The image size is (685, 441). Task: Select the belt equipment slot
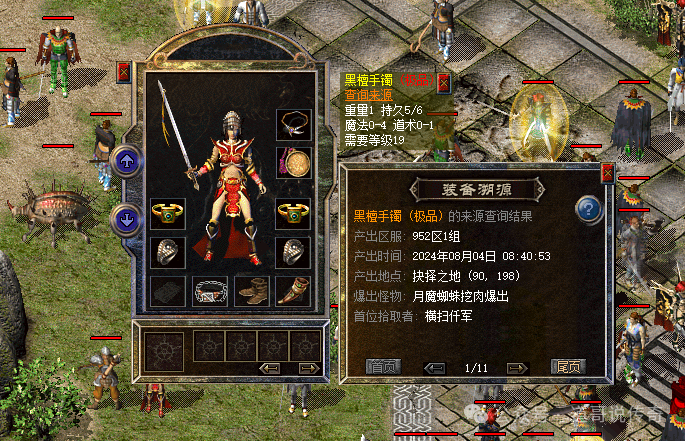click(209, 291)
